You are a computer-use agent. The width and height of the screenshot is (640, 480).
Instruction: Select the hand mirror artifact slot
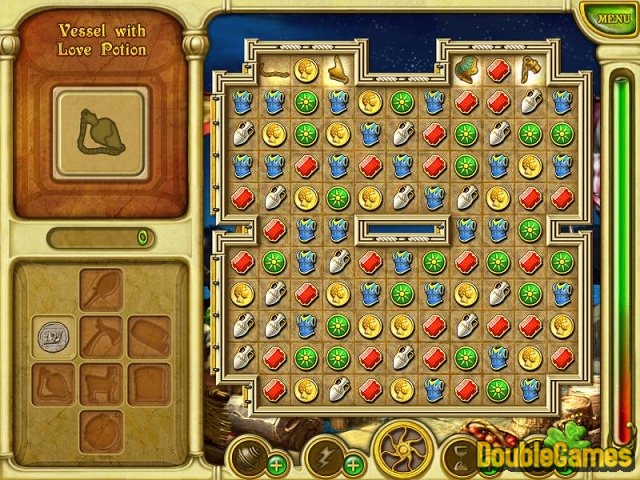click(101, 290)
